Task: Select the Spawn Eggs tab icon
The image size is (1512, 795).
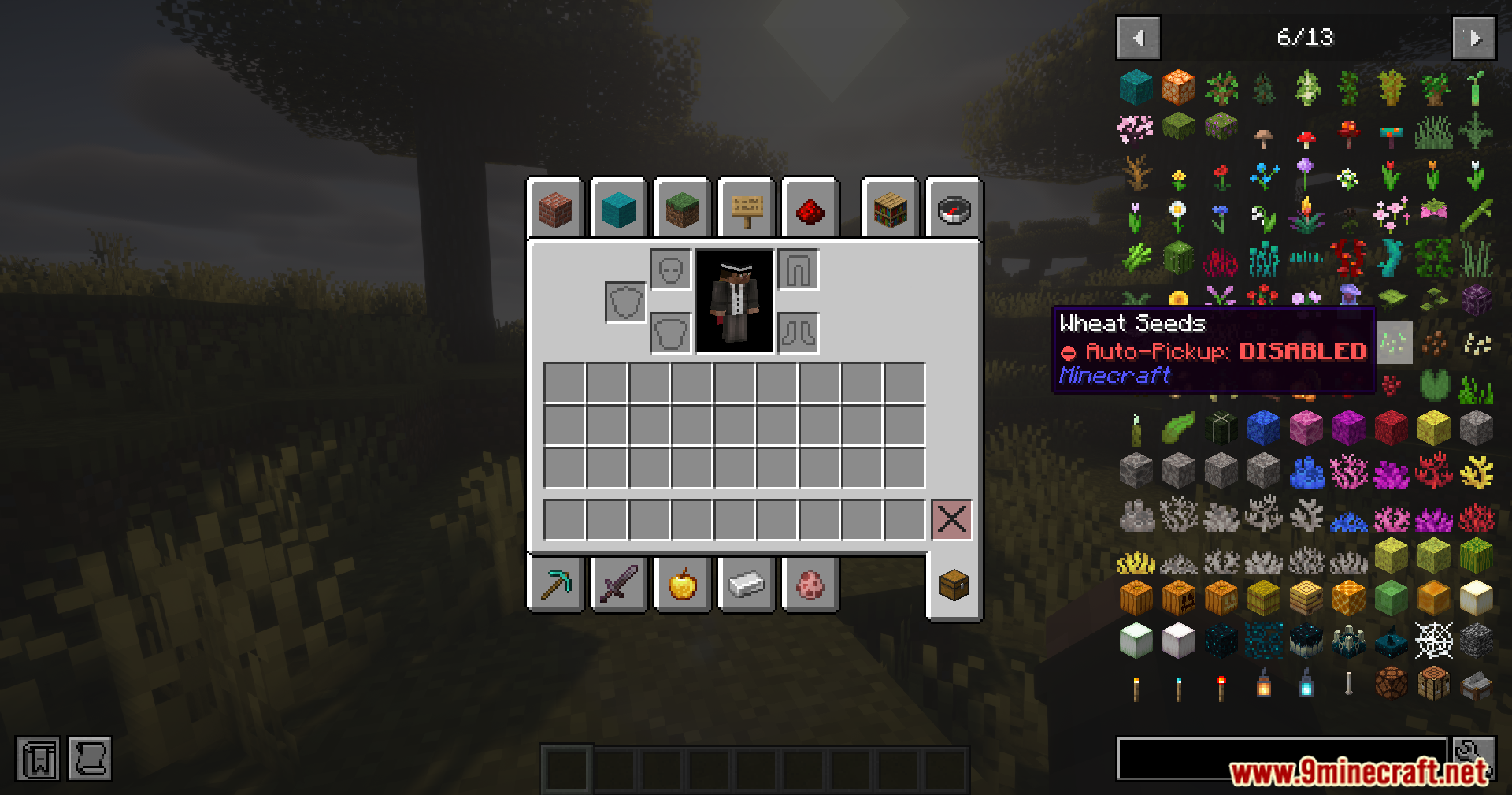Action: [810, 584]
